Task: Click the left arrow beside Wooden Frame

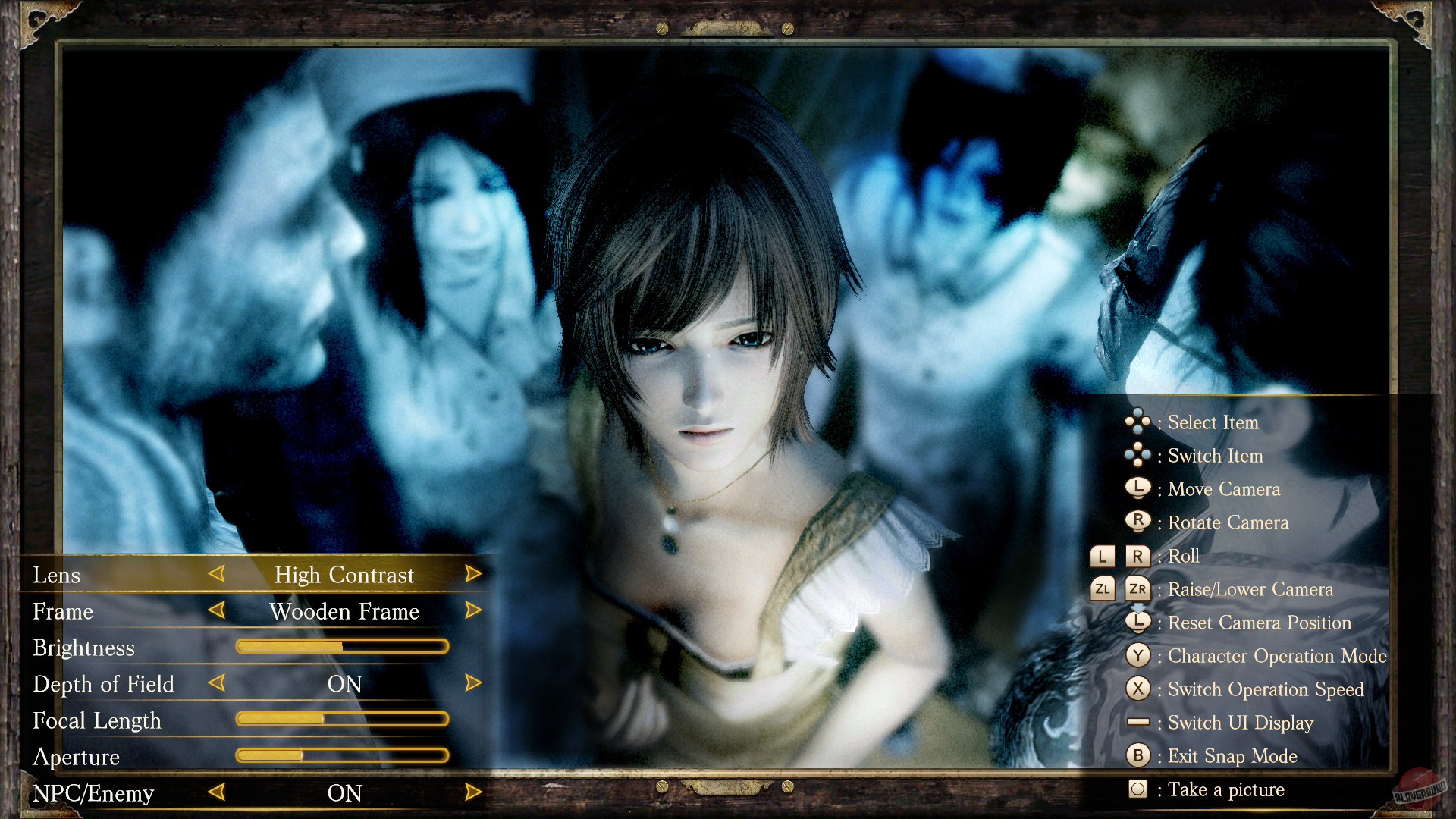Action: coord(217,611)
